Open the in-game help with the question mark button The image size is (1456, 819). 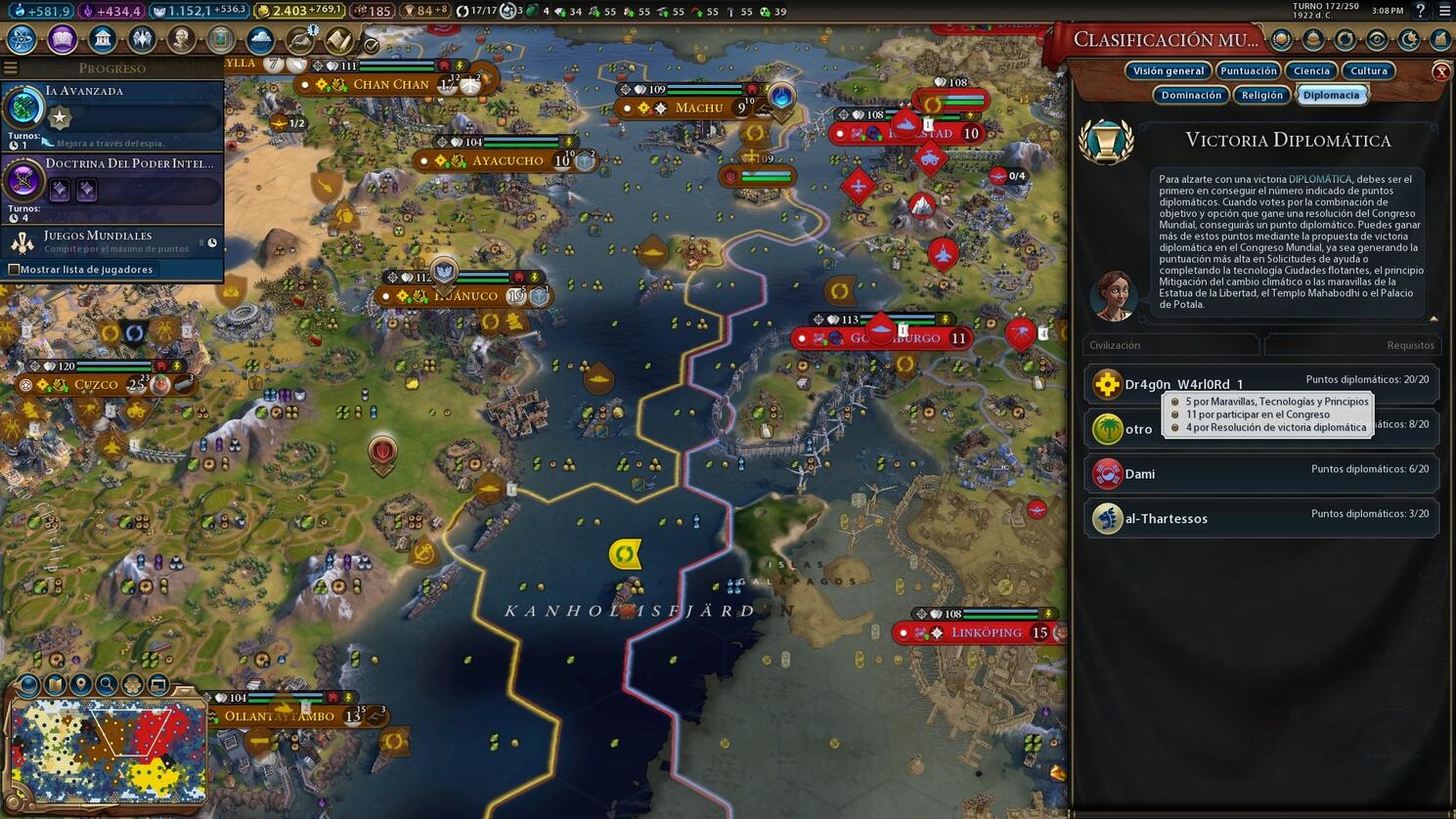(x=1420, y=12)
